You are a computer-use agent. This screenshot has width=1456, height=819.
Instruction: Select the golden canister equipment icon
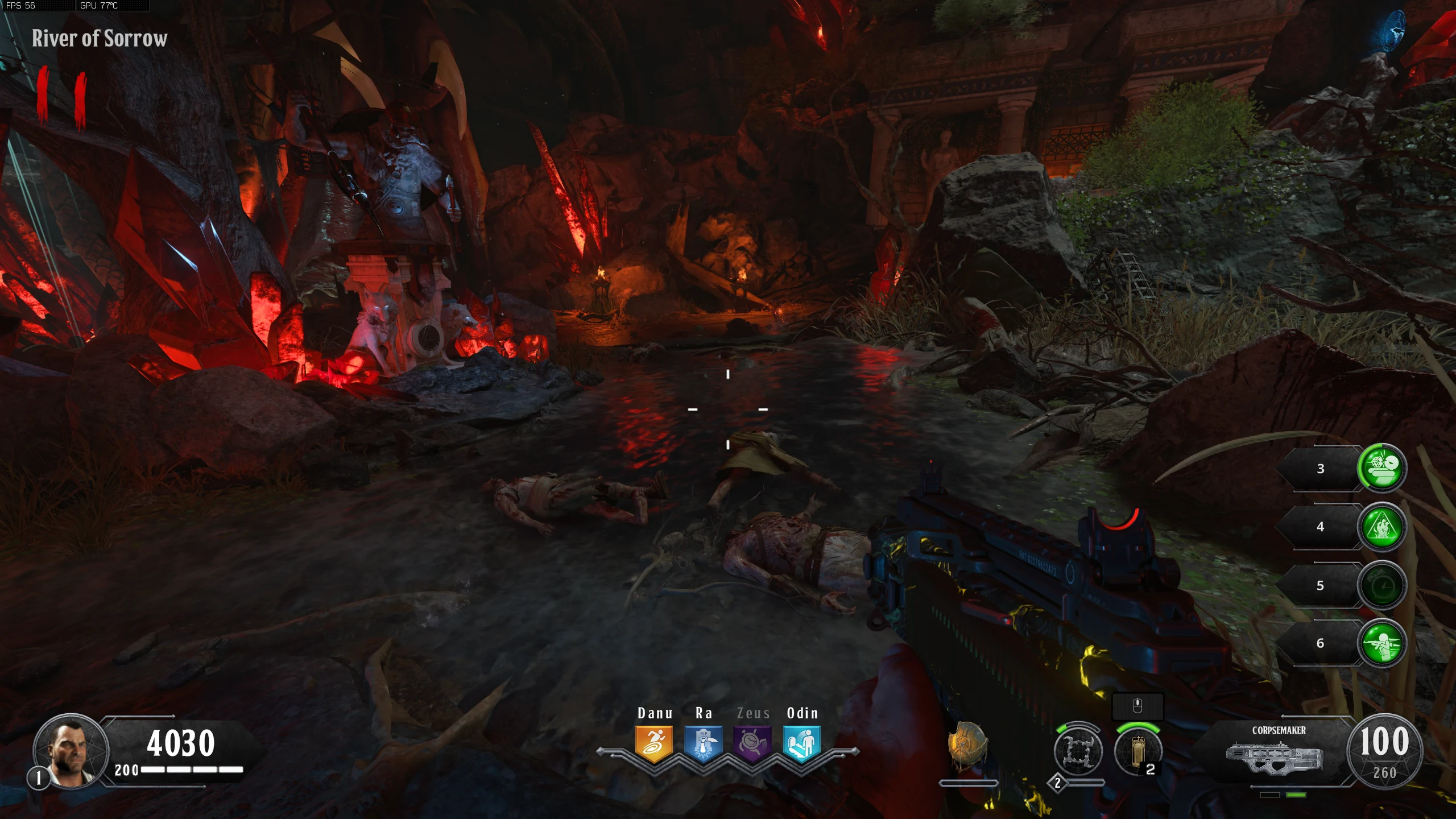click(1137, 751)
